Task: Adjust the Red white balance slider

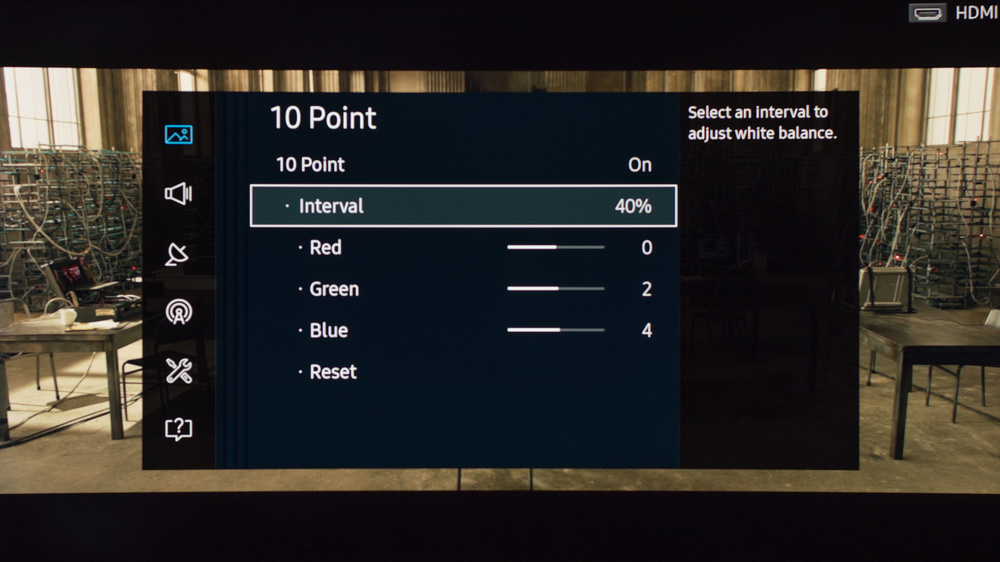Action: 555,247
